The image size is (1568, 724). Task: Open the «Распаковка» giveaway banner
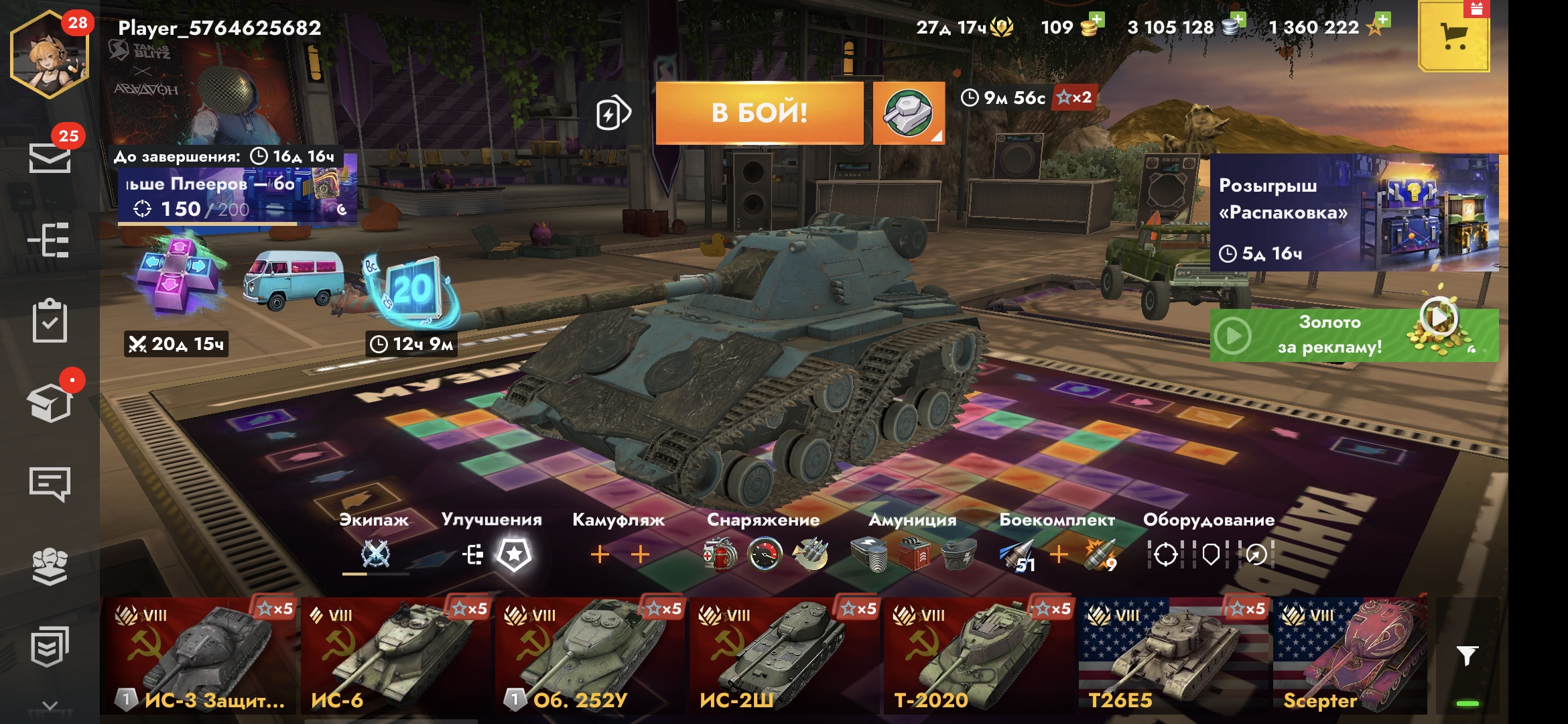(1354, 213)
